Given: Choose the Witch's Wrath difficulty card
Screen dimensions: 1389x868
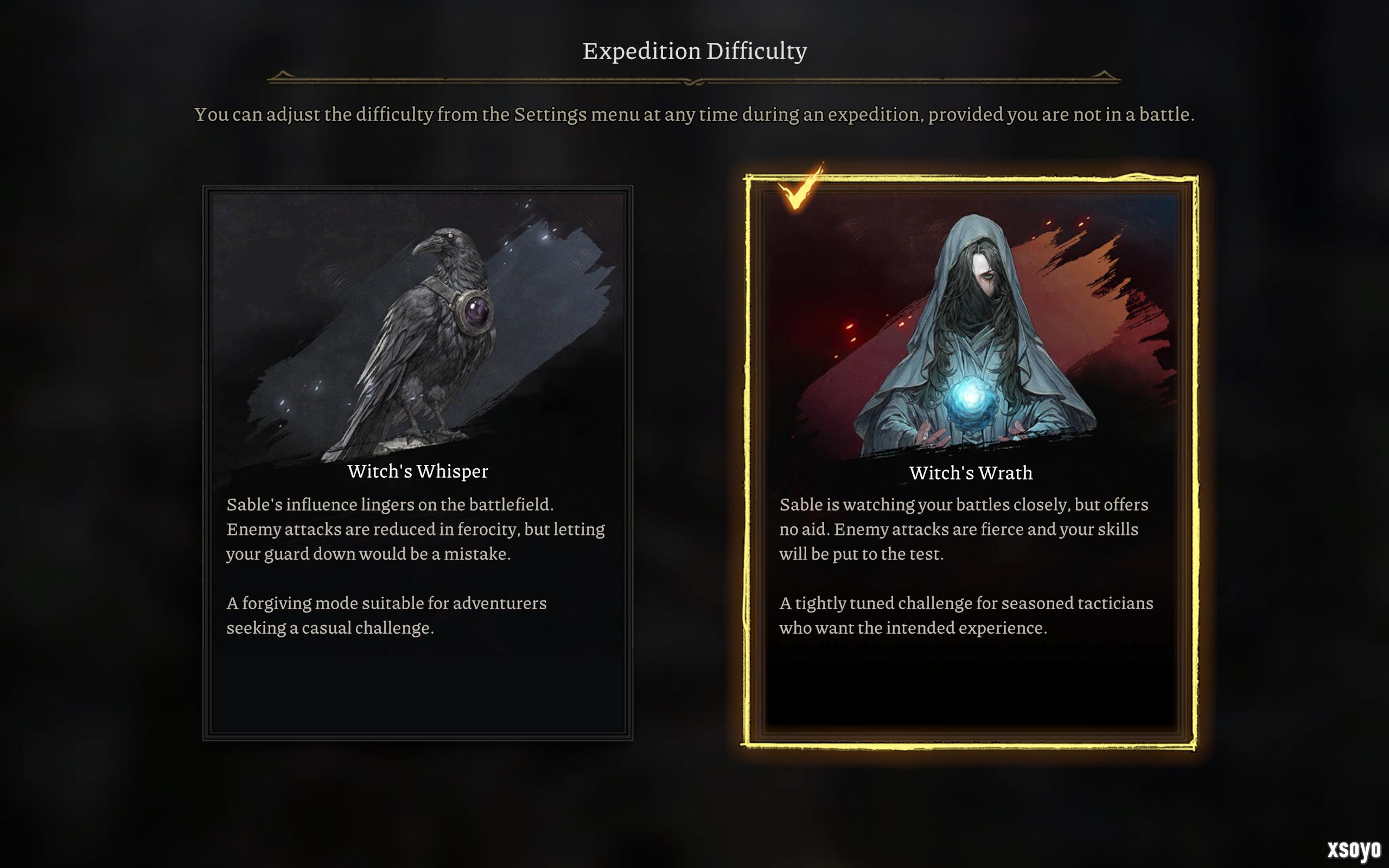Looking at the screenshot, I should tap(970, 462).
